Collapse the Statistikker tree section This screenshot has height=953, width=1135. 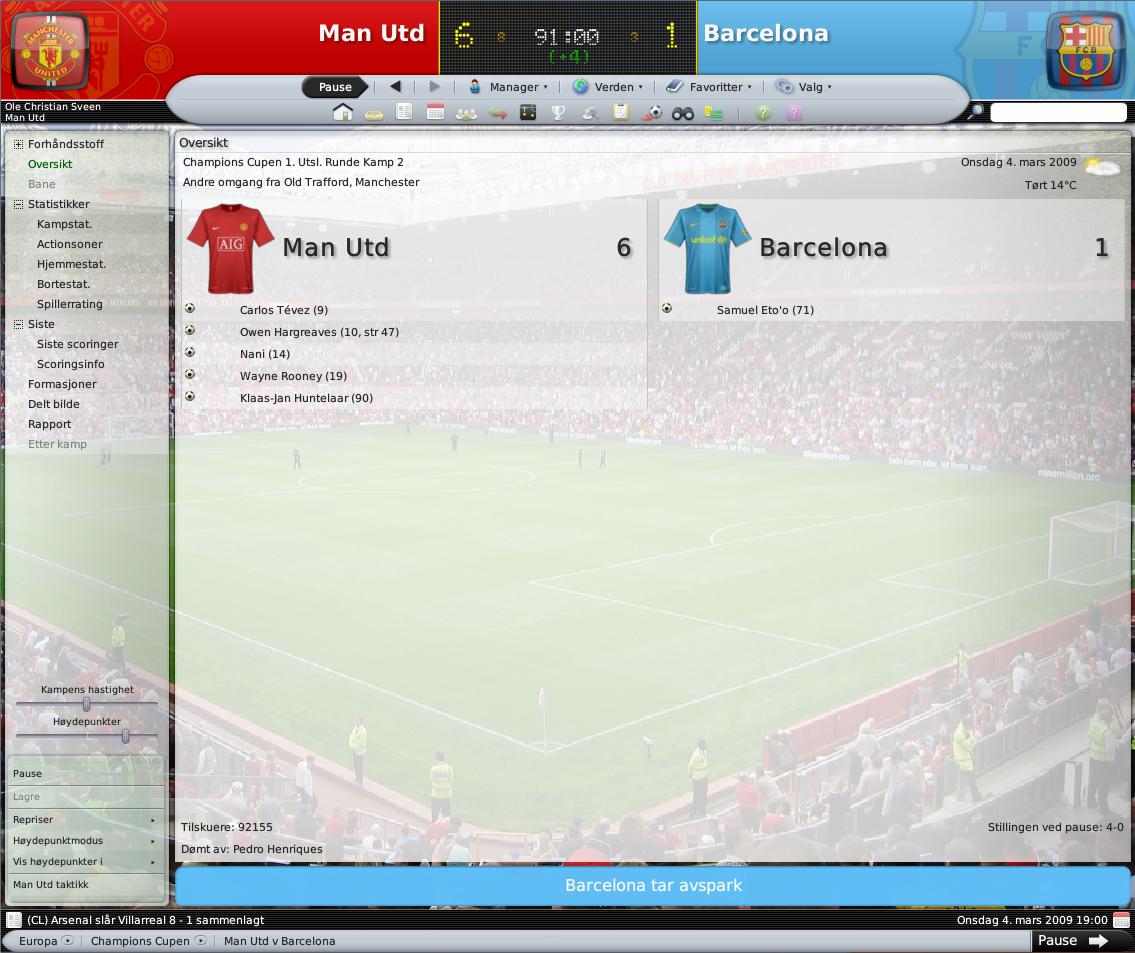18,204
